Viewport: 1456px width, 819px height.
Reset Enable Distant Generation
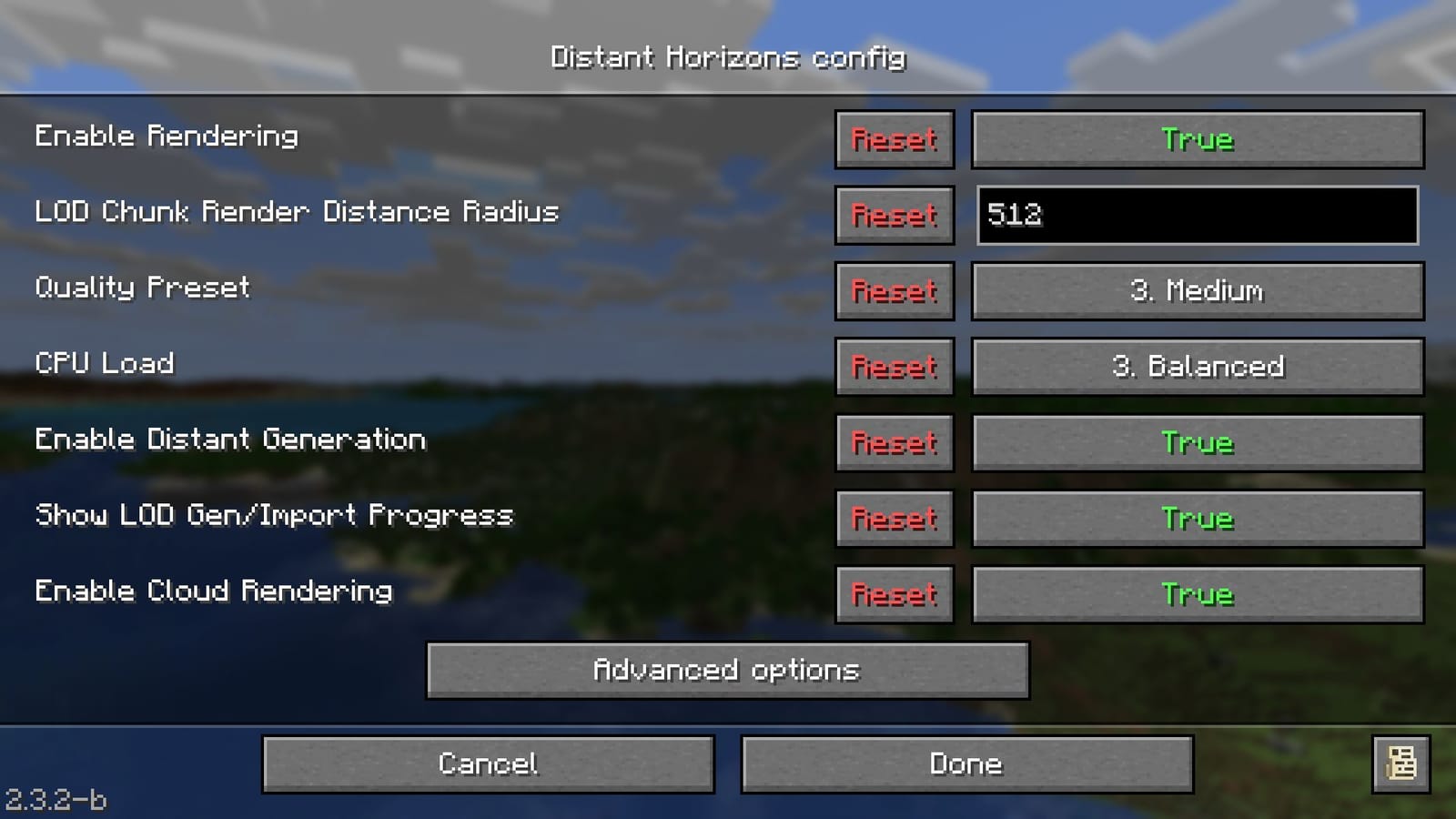(893, 443)
